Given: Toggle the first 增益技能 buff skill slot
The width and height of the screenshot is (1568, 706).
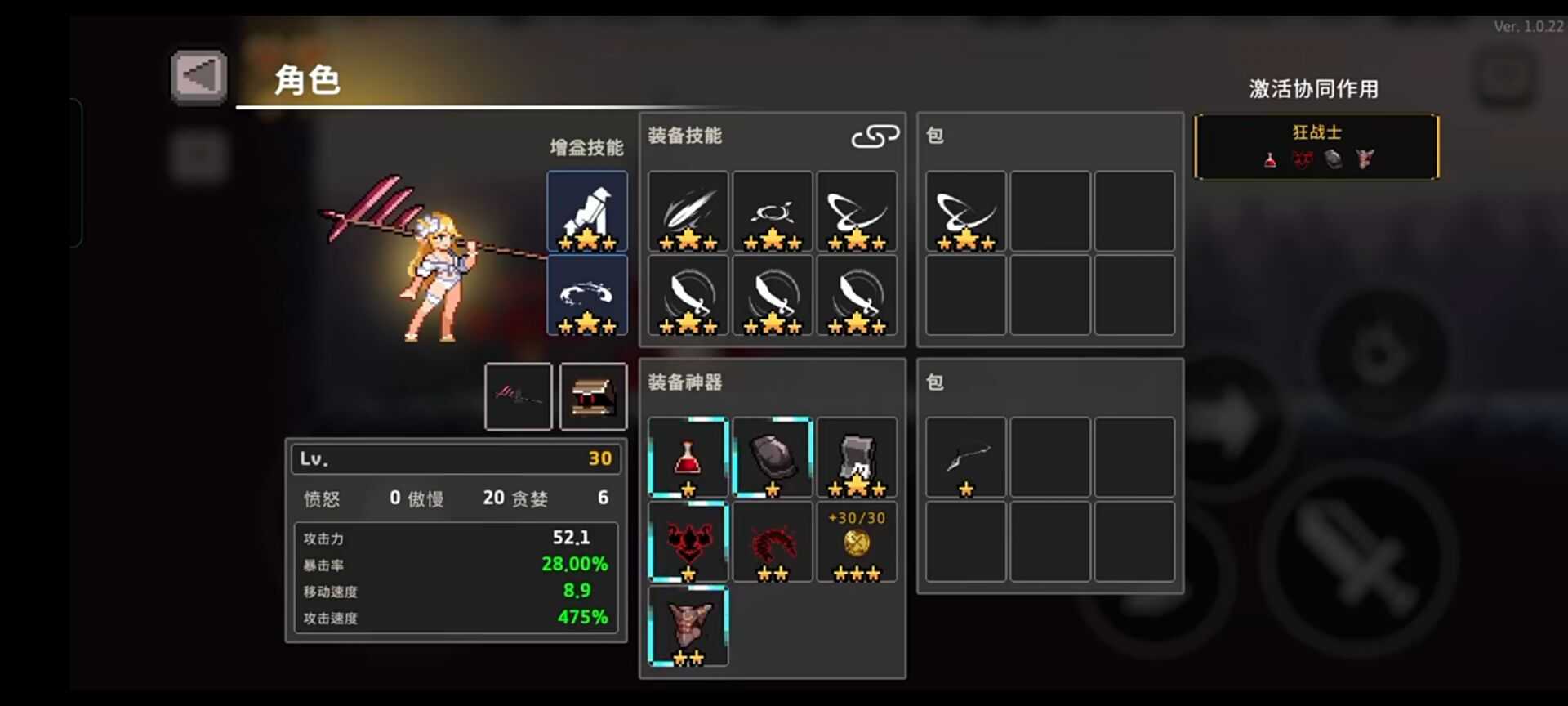Looking at the screenshot, I should click(x=587, y=211).
